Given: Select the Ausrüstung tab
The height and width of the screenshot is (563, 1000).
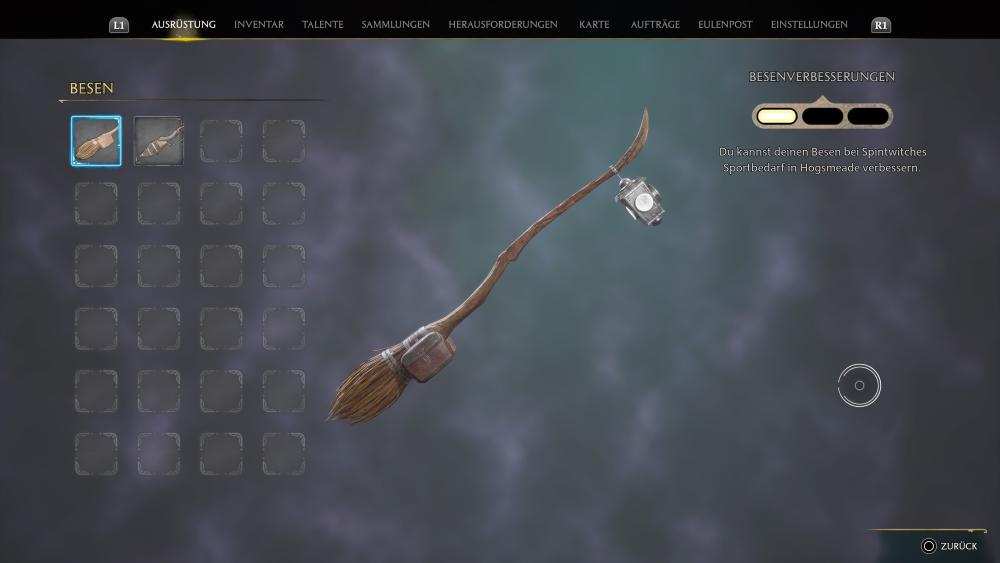Looking at the screenshot, I should click(x=184, y=24).
